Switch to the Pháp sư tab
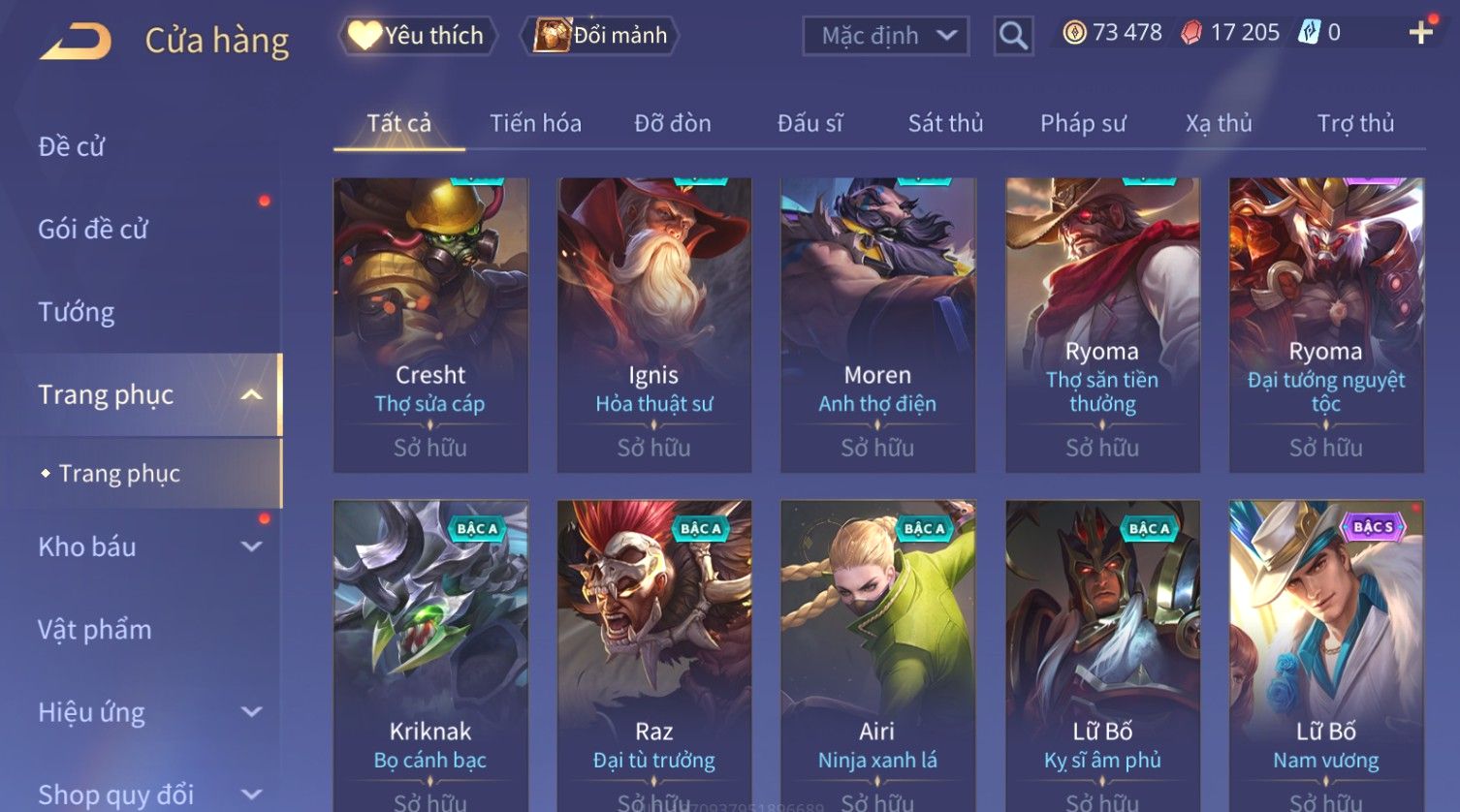The height and width of the screenshot is (812, 1460). click(x=1083, y=123)
